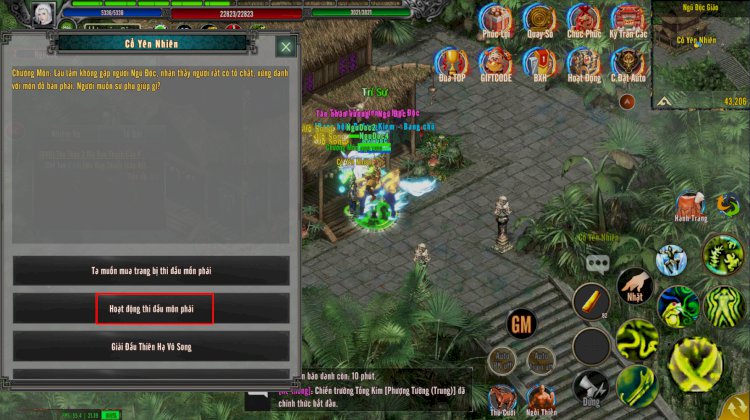750x420 pixels.
Task: Pick 'Giải Đấu Thiên Hạ Vô Song' option
Action: 151,346
